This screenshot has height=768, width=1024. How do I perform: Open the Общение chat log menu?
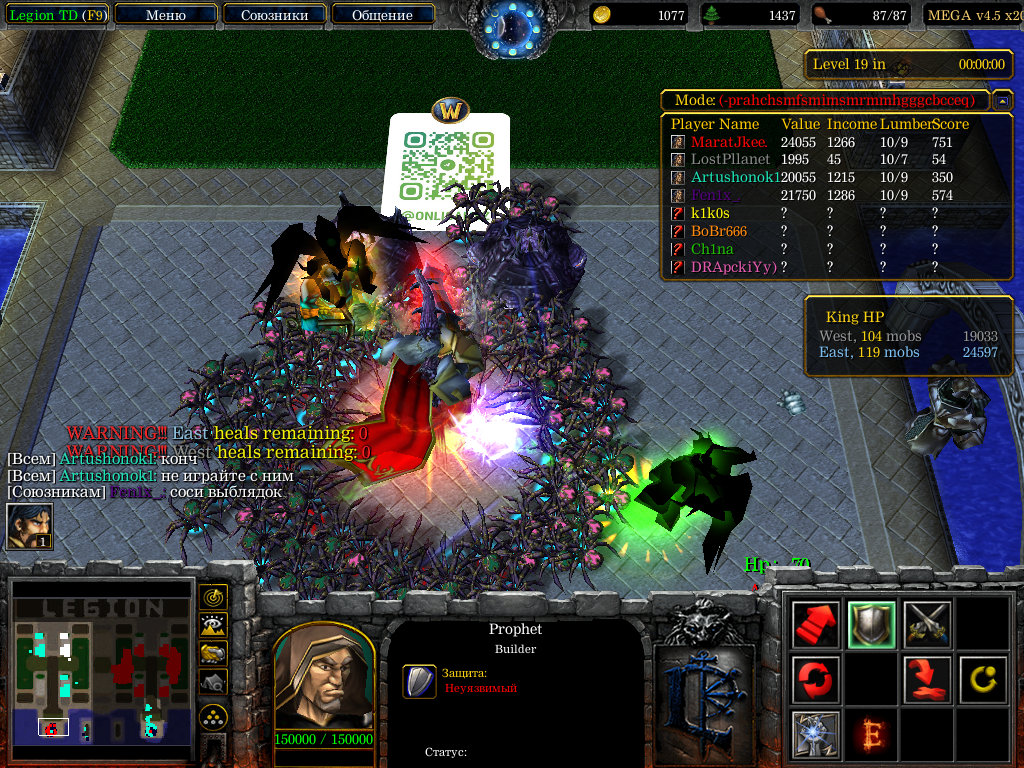click(x=382, y=15)
